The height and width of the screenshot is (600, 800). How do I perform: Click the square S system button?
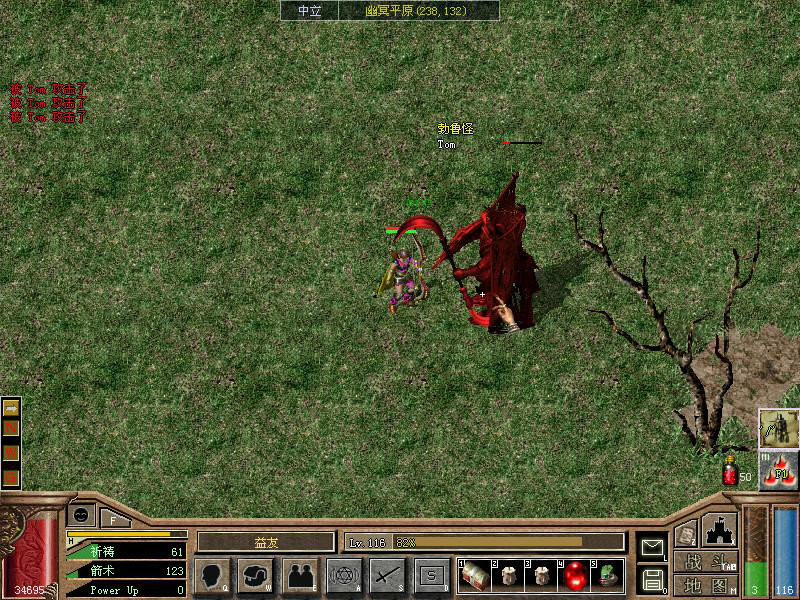pyautogui.click(x=432, y=575)
